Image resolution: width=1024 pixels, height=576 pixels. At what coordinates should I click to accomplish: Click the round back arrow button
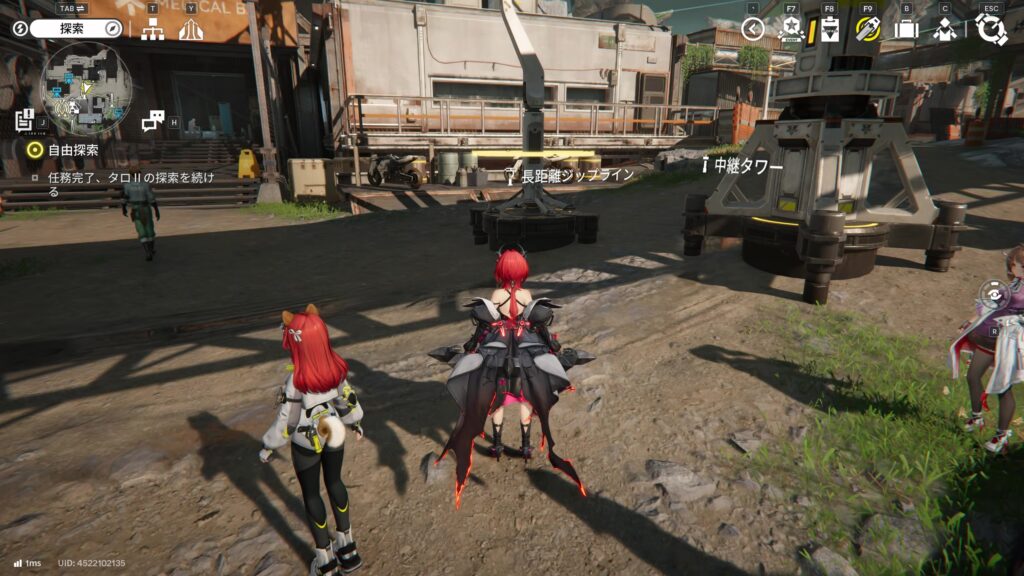pos(753,29)
